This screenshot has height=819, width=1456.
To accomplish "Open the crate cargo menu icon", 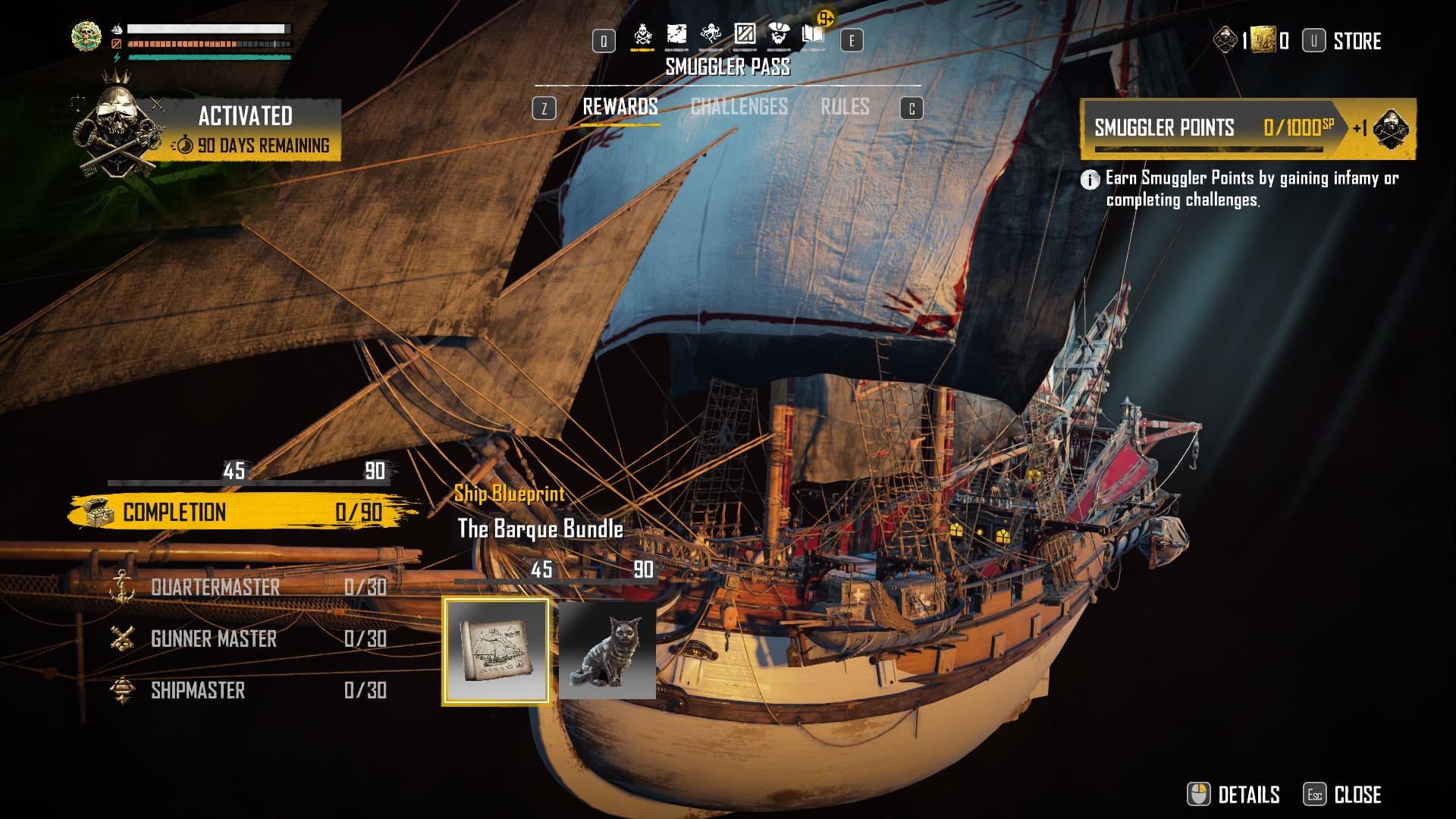I will (745, 35).
